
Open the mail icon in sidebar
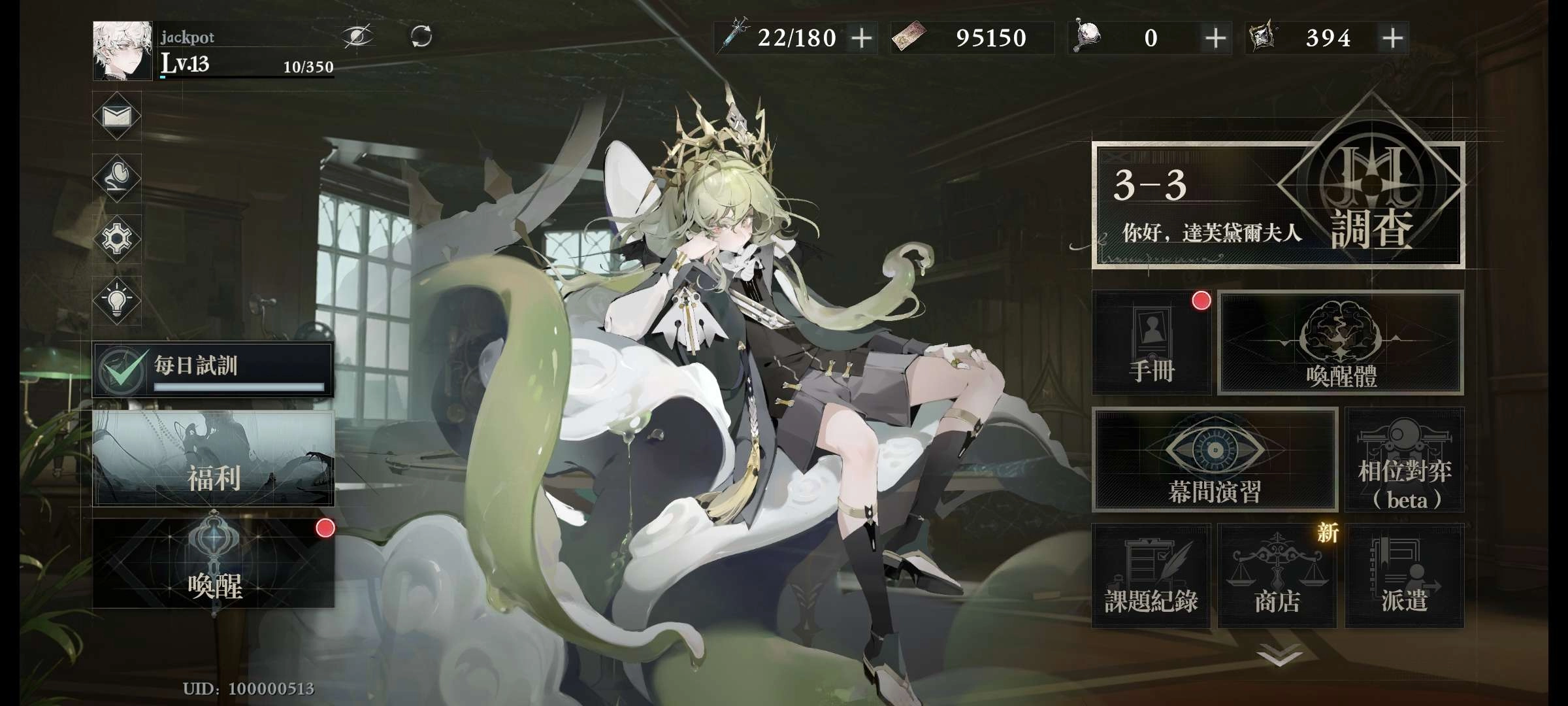(x=116, y=116)
